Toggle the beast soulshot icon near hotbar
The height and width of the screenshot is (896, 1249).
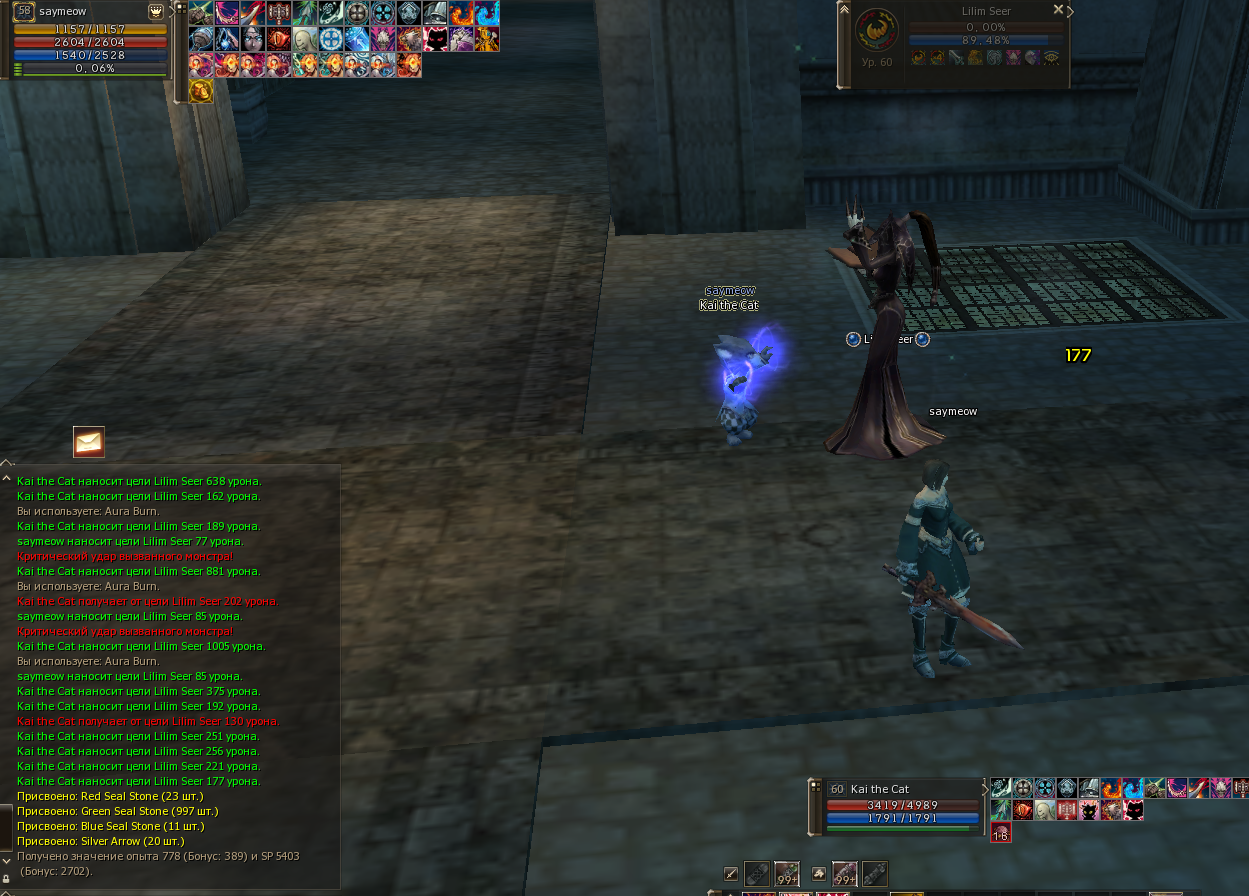pos(820,874)
